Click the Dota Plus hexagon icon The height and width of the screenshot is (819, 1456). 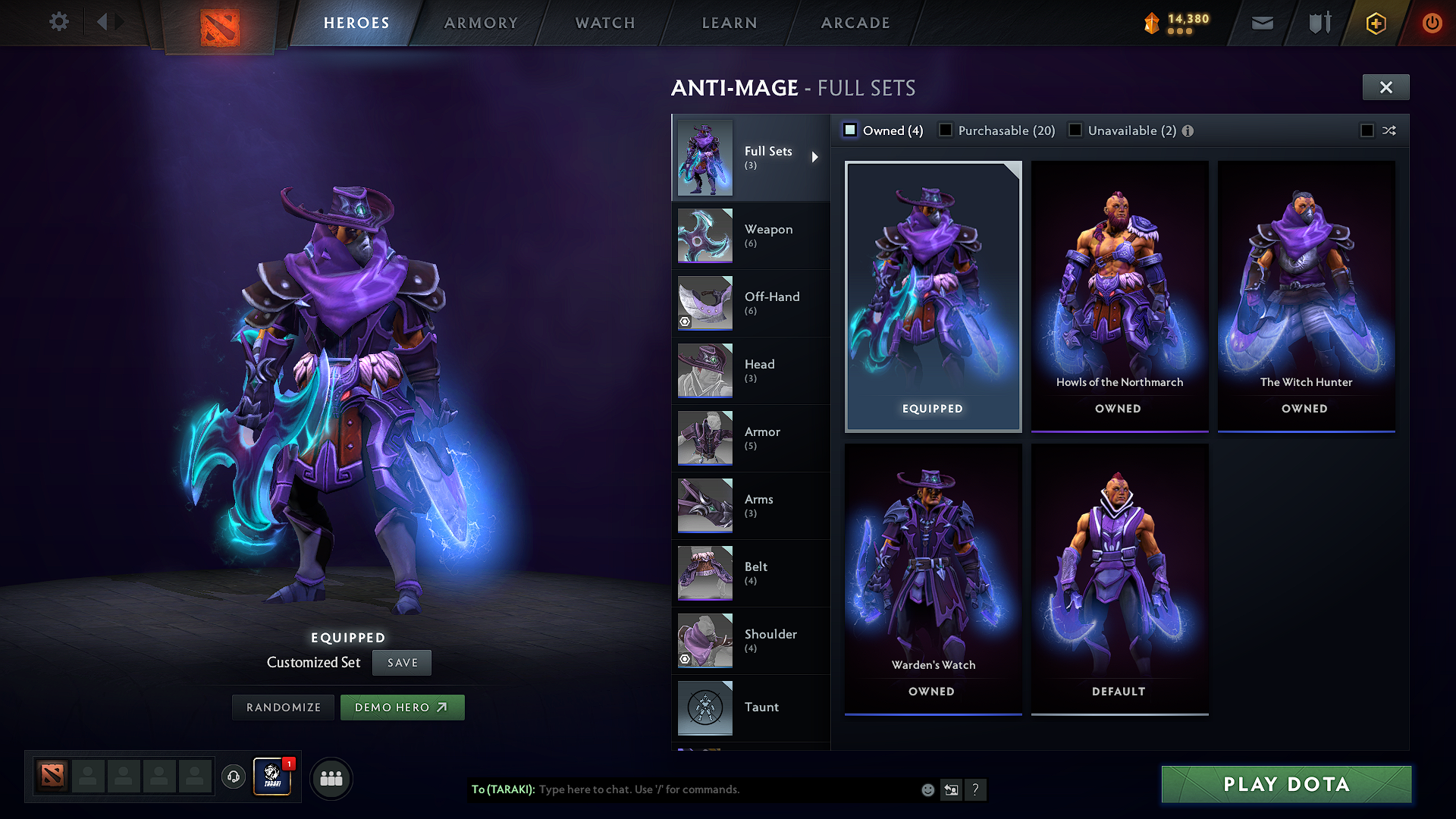point(1375,23)
